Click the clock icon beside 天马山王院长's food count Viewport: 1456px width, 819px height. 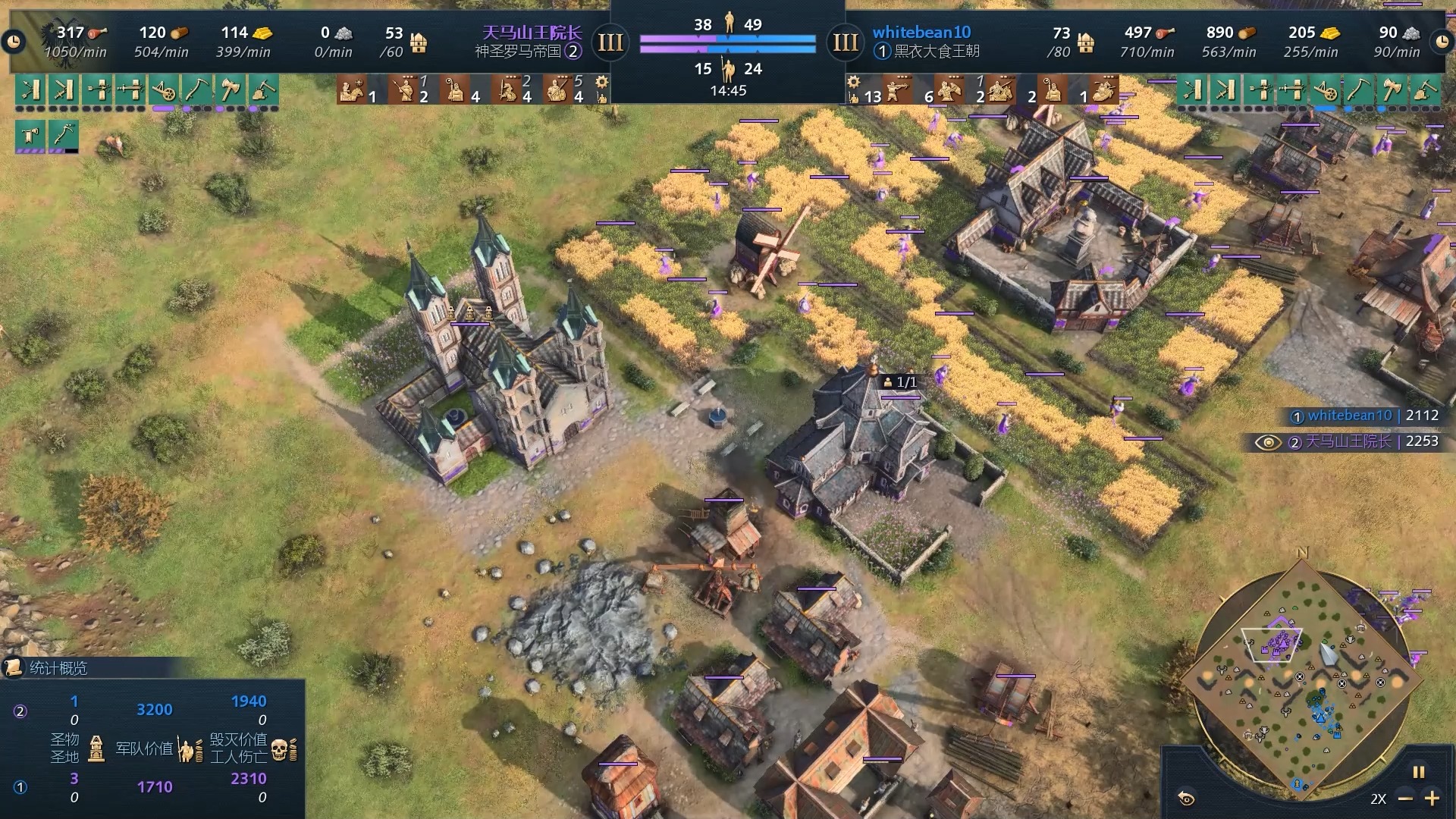coord(14,42)
